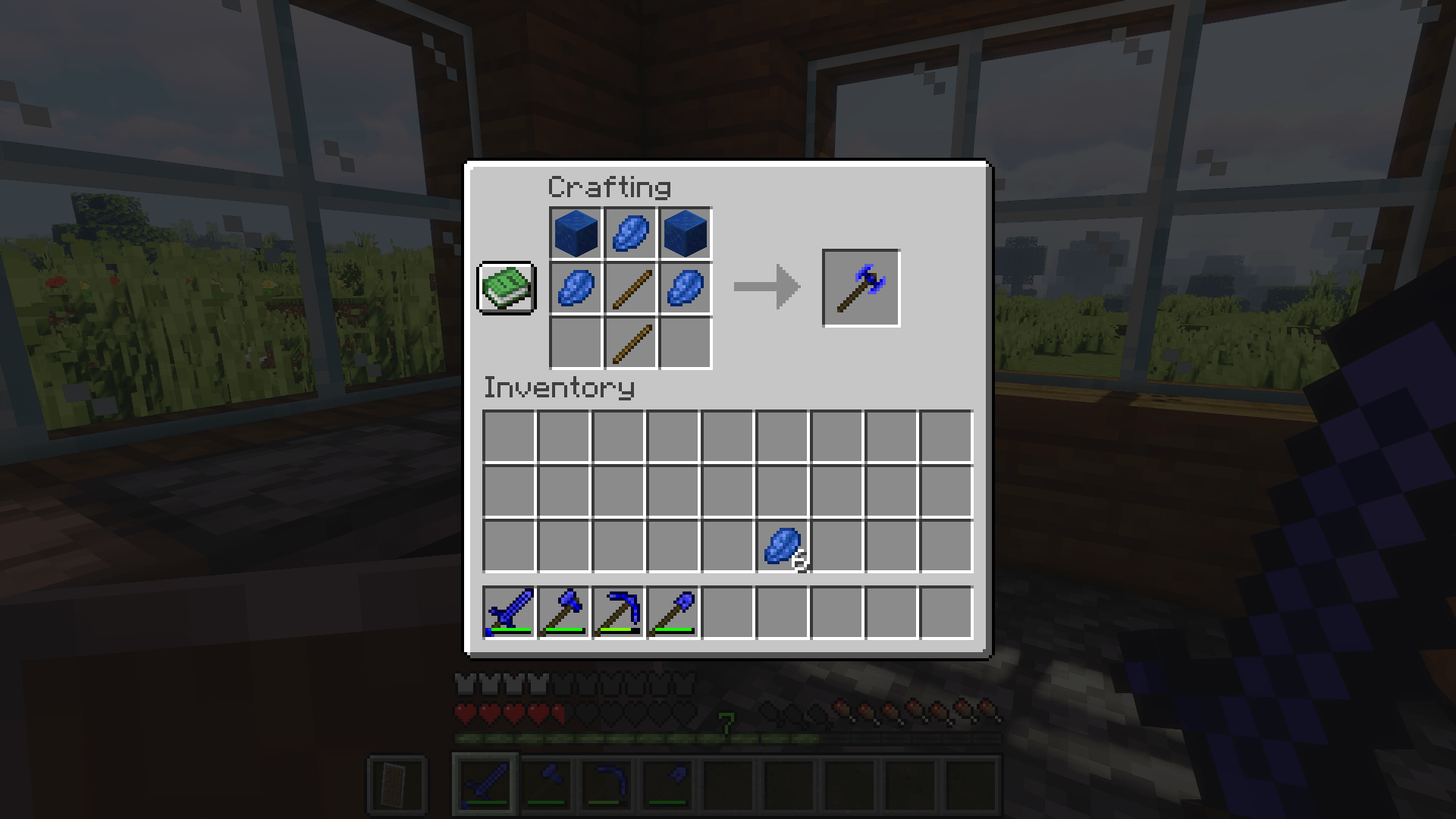1456x819 pixels.
Task: Click an empty slot in the inventory top row
Action: coord(509,437)
